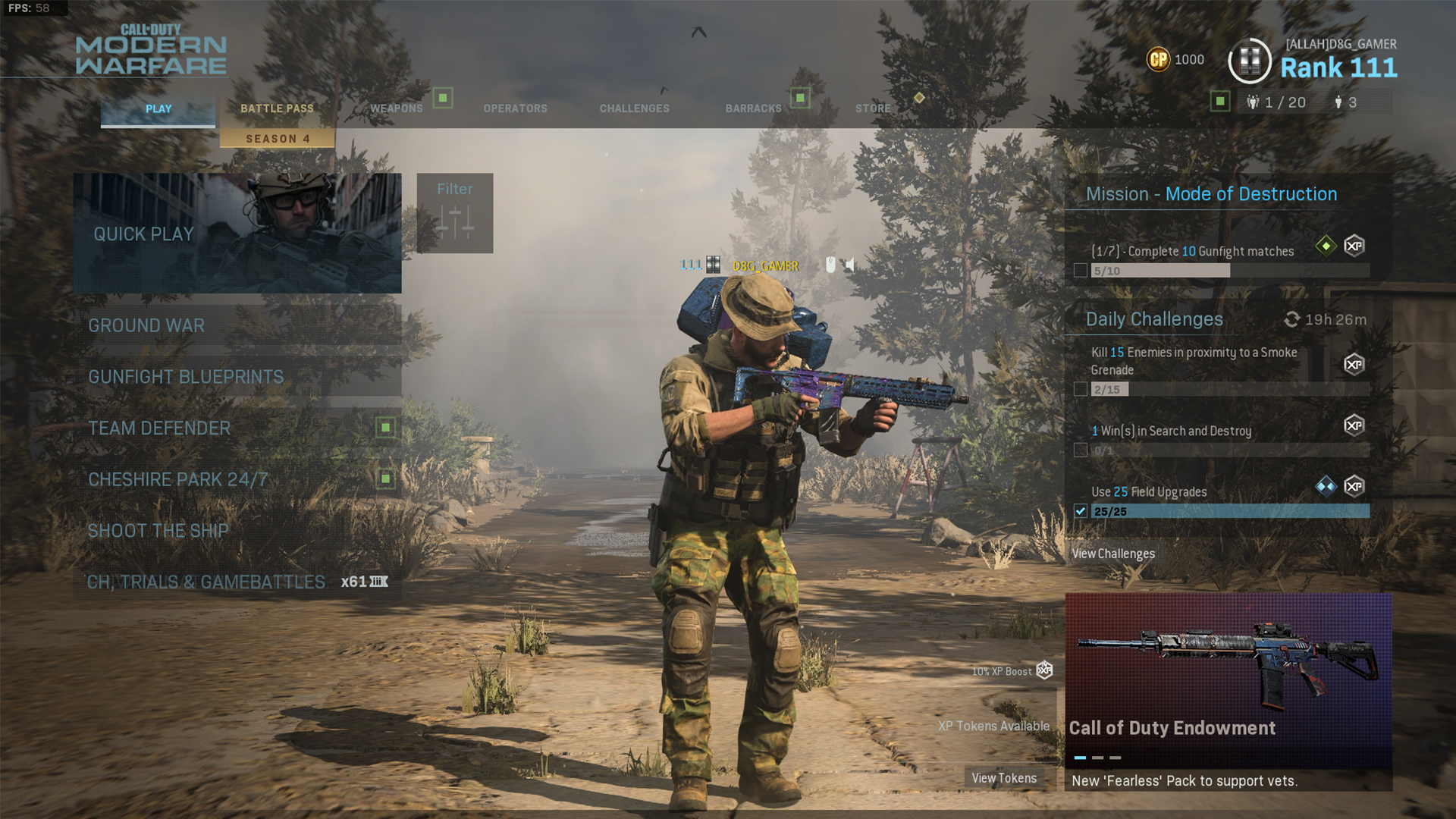The width and height of the screenshot is (1456, 819).
Task: Switch to the Weapons tab
Action: click(x=396, y=108)
